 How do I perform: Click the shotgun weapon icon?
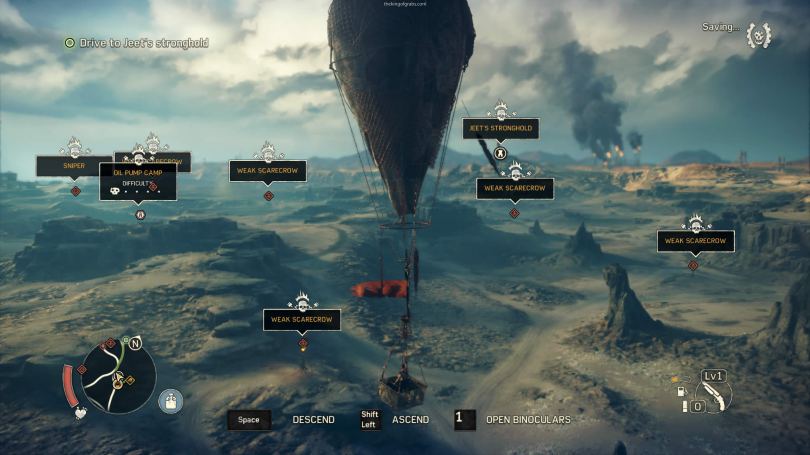pyautogui.click(x=714, y=395)
